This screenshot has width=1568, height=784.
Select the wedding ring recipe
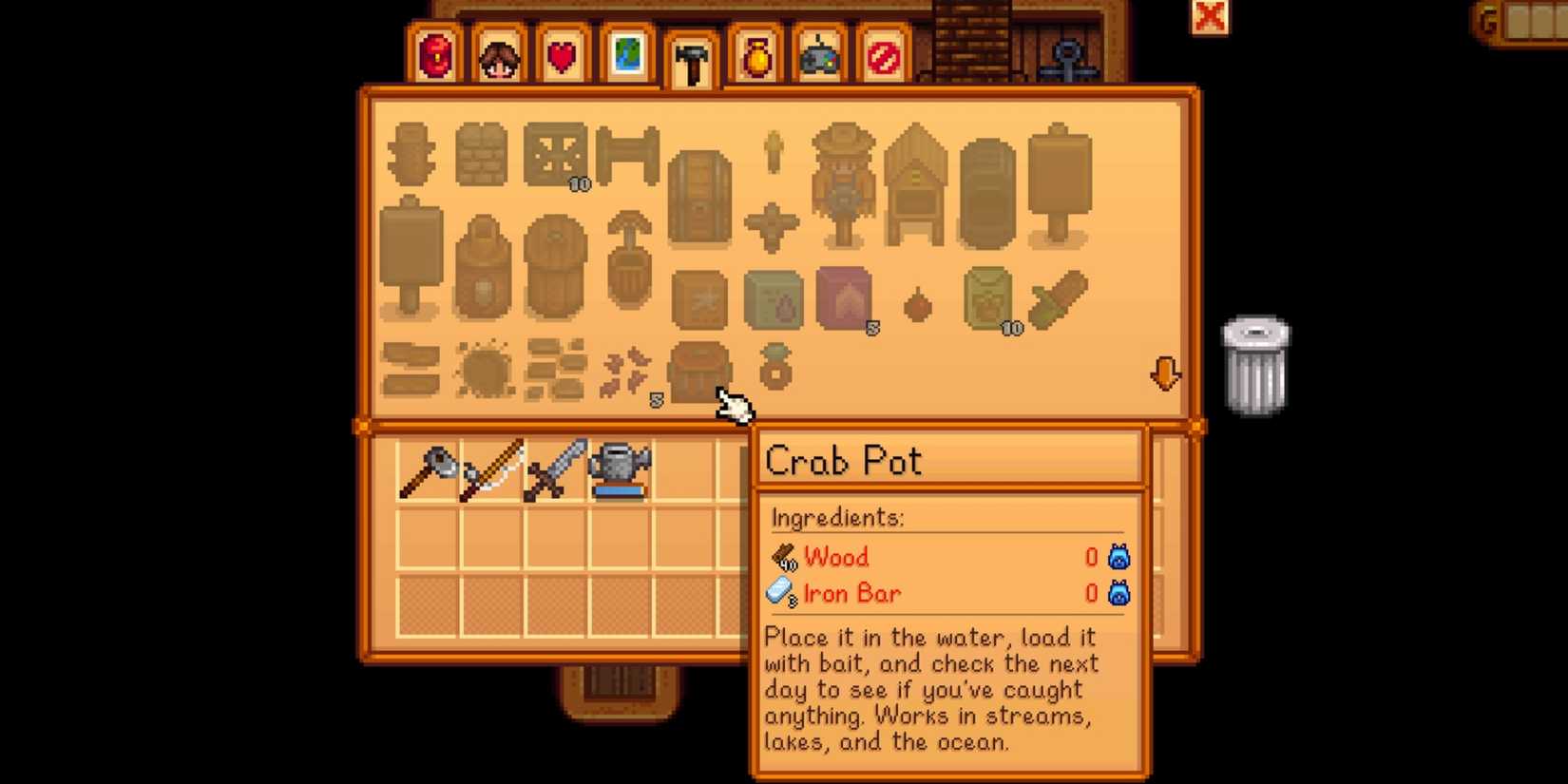pos(774,371)
